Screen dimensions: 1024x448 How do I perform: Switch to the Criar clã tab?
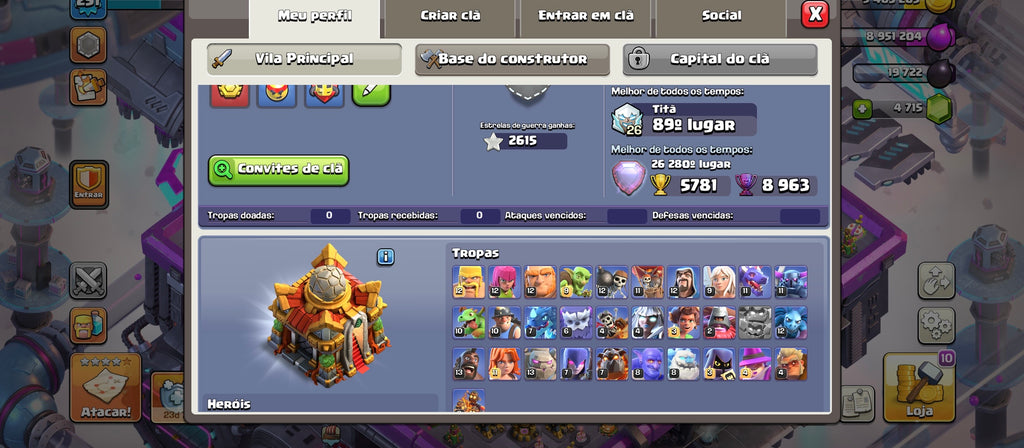pyautogui.click(x=450, y=16)
